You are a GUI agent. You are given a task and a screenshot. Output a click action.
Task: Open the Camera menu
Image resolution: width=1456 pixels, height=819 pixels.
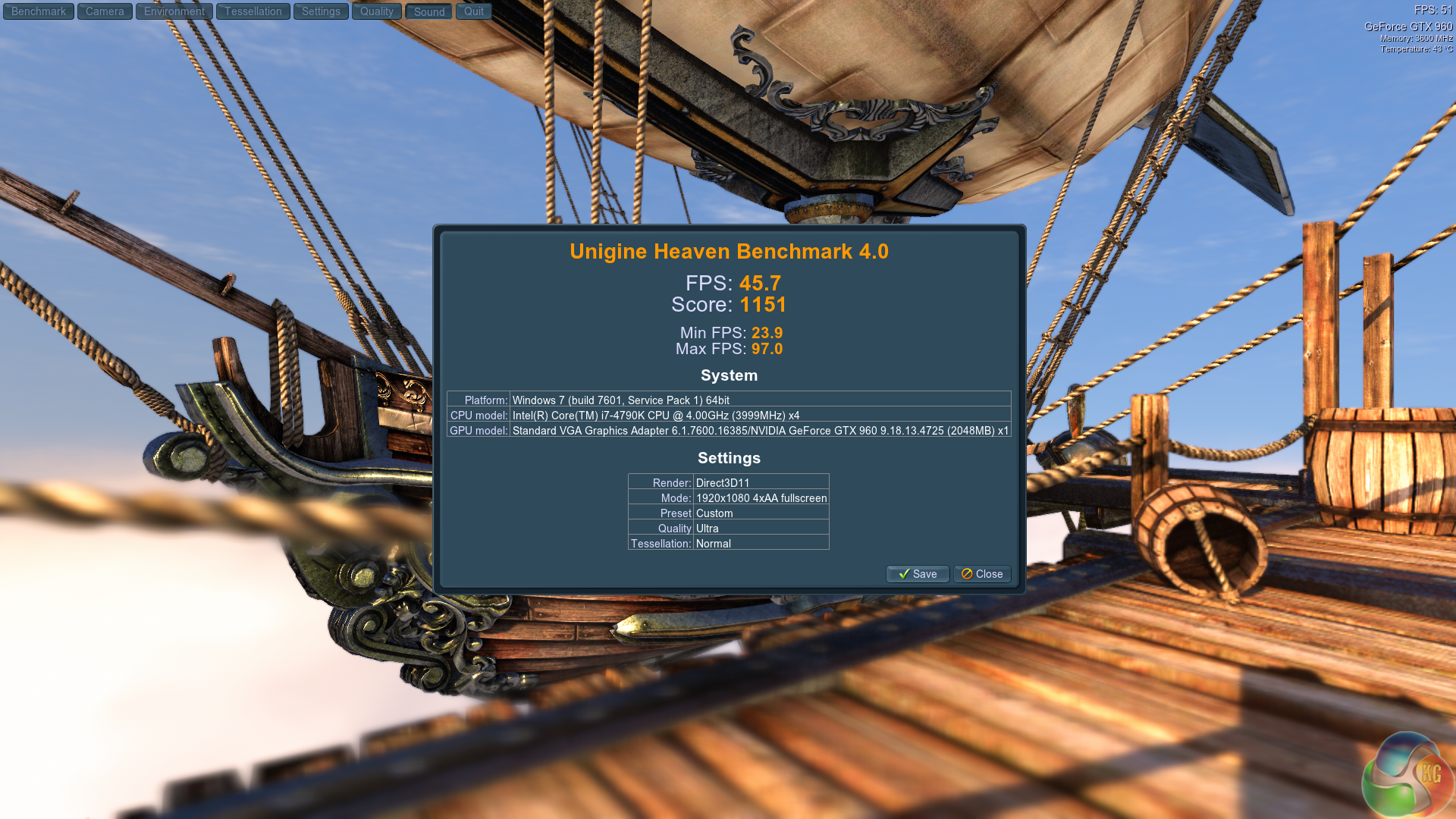[105, 11]
